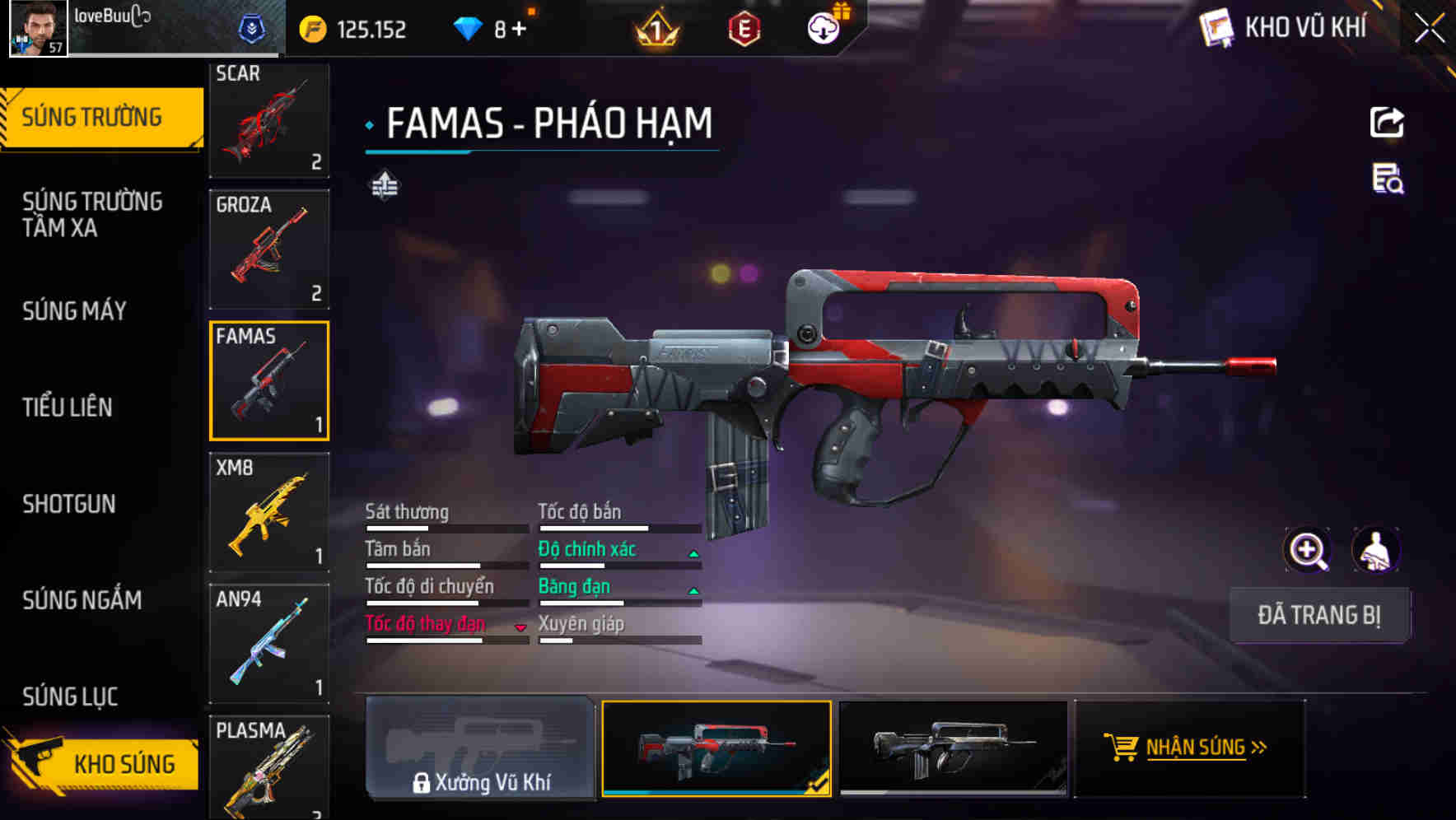1456x820 pixels.
Task: Pick the AN94 weapon tile
Action: (269, 644)
